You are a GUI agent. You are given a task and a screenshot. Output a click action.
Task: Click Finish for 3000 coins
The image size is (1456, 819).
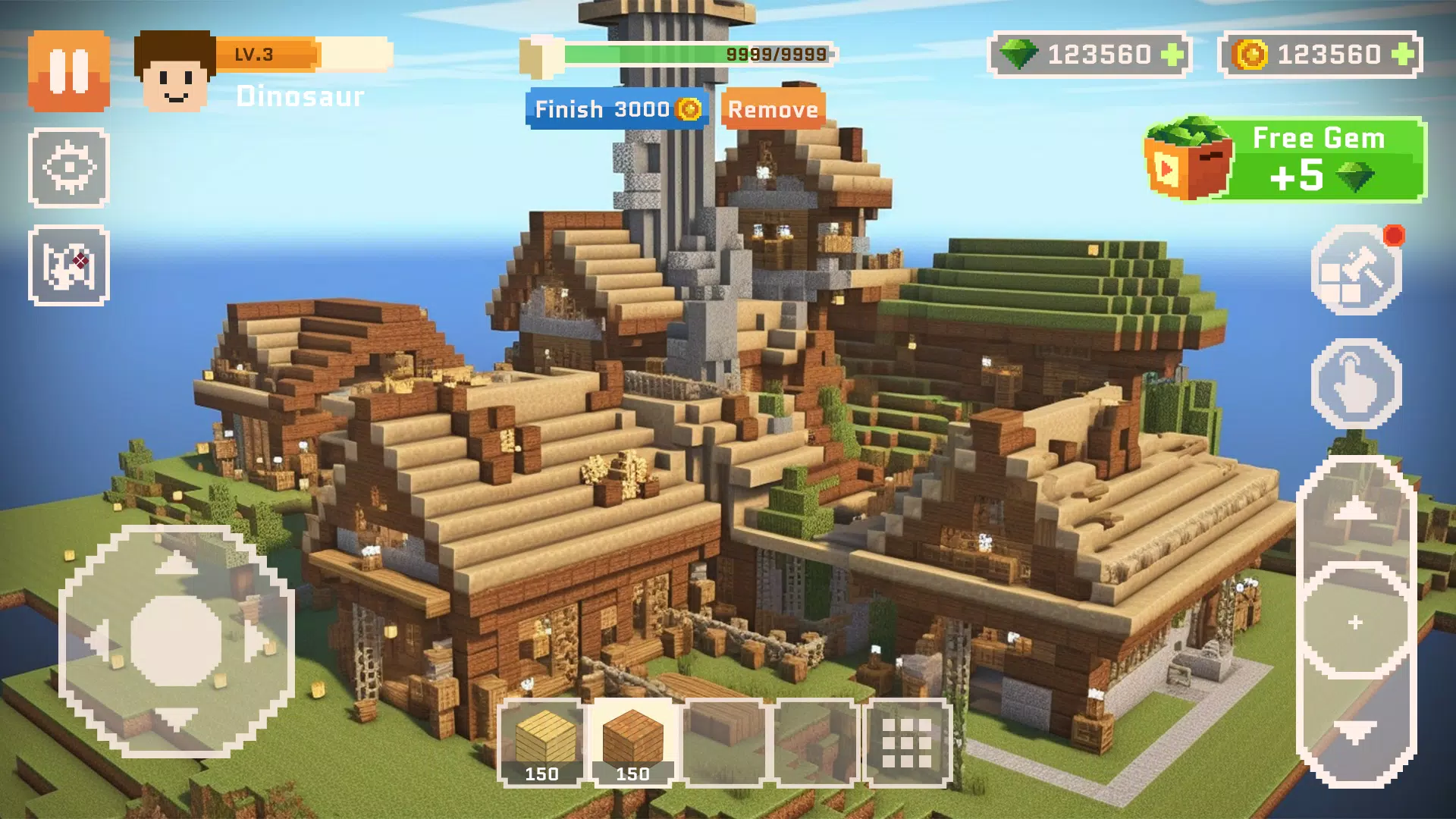point(617,109)
